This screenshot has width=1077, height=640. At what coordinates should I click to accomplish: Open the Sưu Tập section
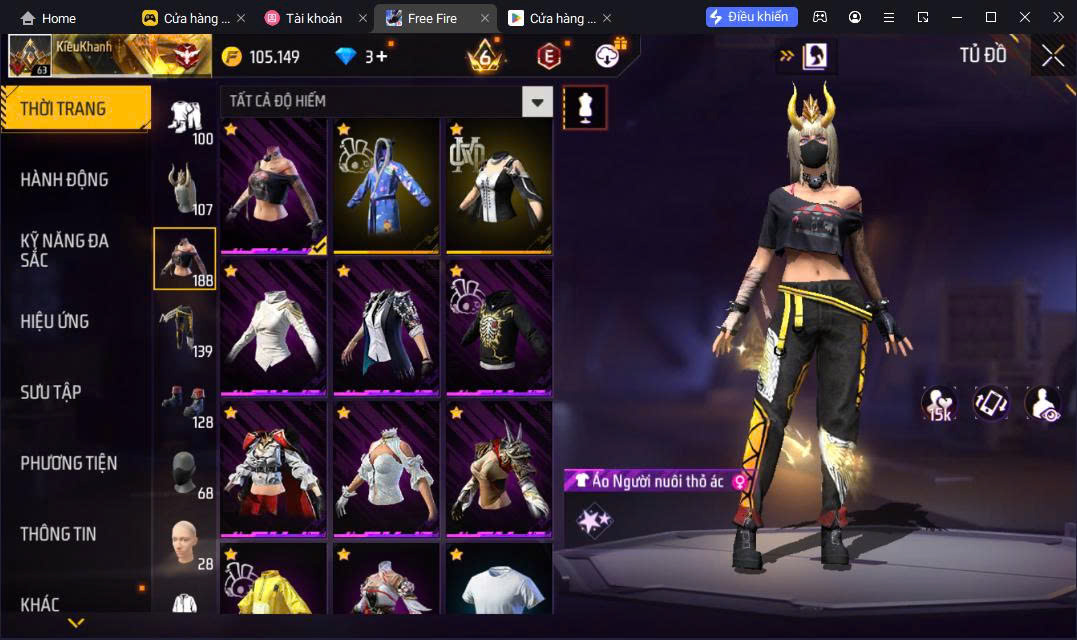pyautogui.click(x=51, y=392)
